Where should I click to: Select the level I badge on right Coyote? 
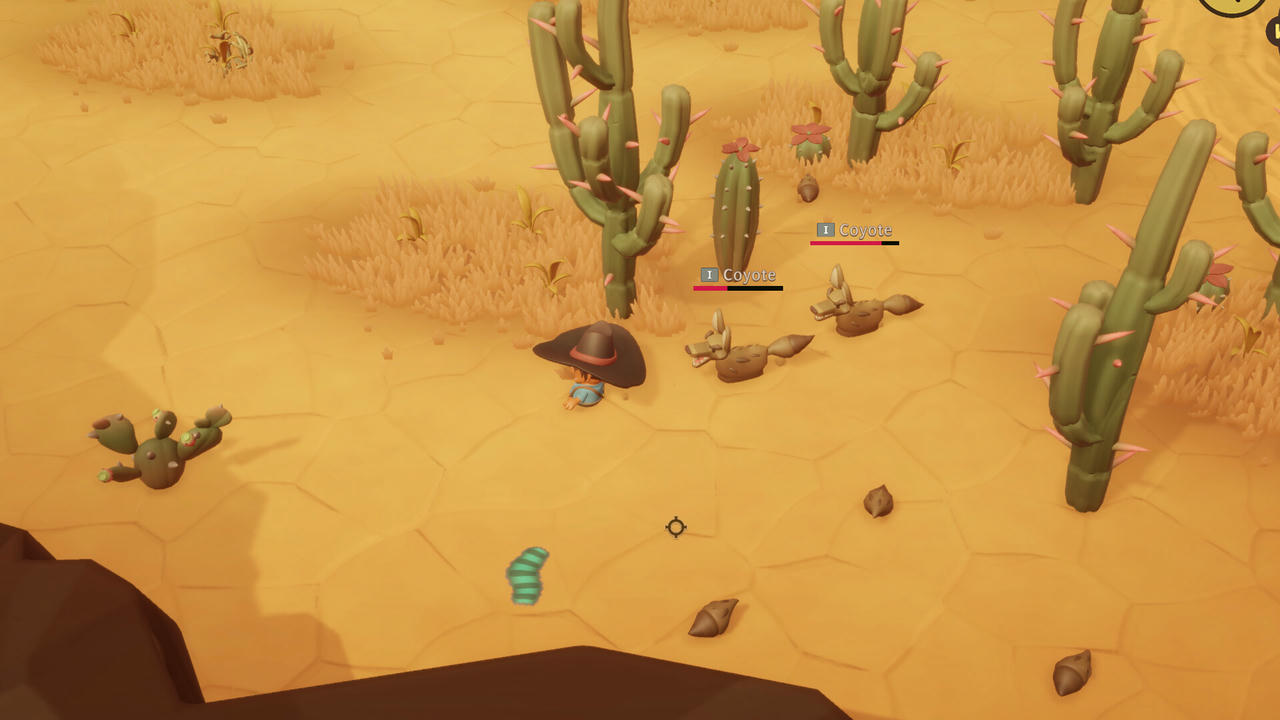[825, 229]
